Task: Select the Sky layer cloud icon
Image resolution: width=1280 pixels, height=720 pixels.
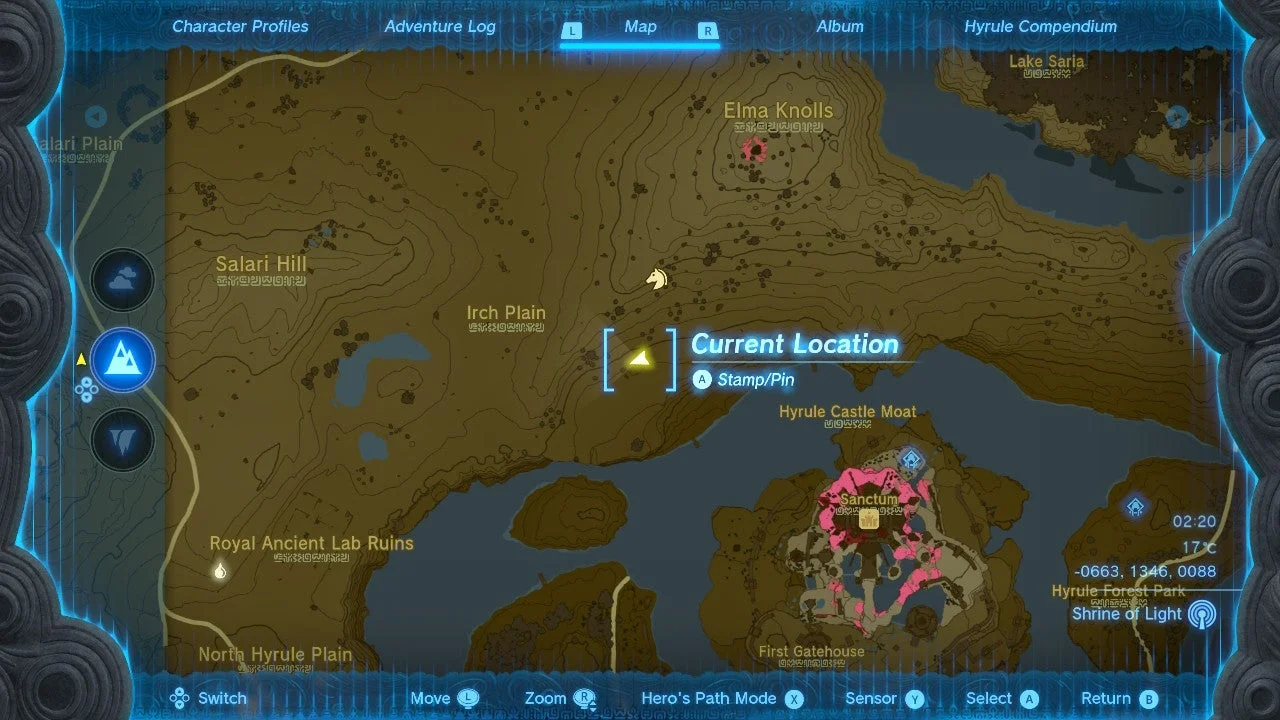Action: tap(122, 280)
